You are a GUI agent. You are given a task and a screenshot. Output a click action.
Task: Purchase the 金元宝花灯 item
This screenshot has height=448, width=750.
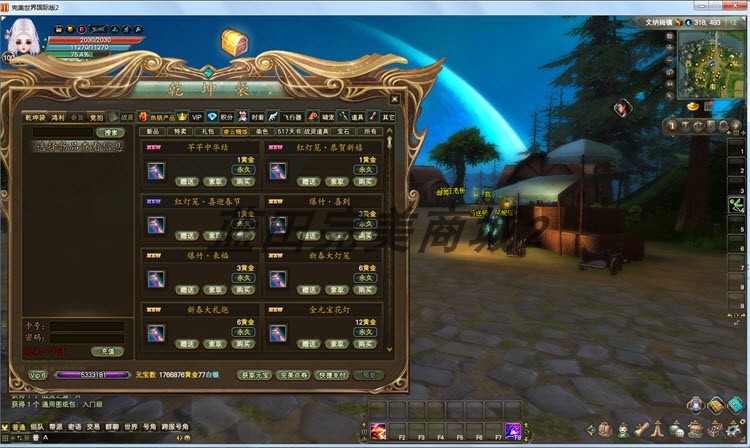coord(365,343)
